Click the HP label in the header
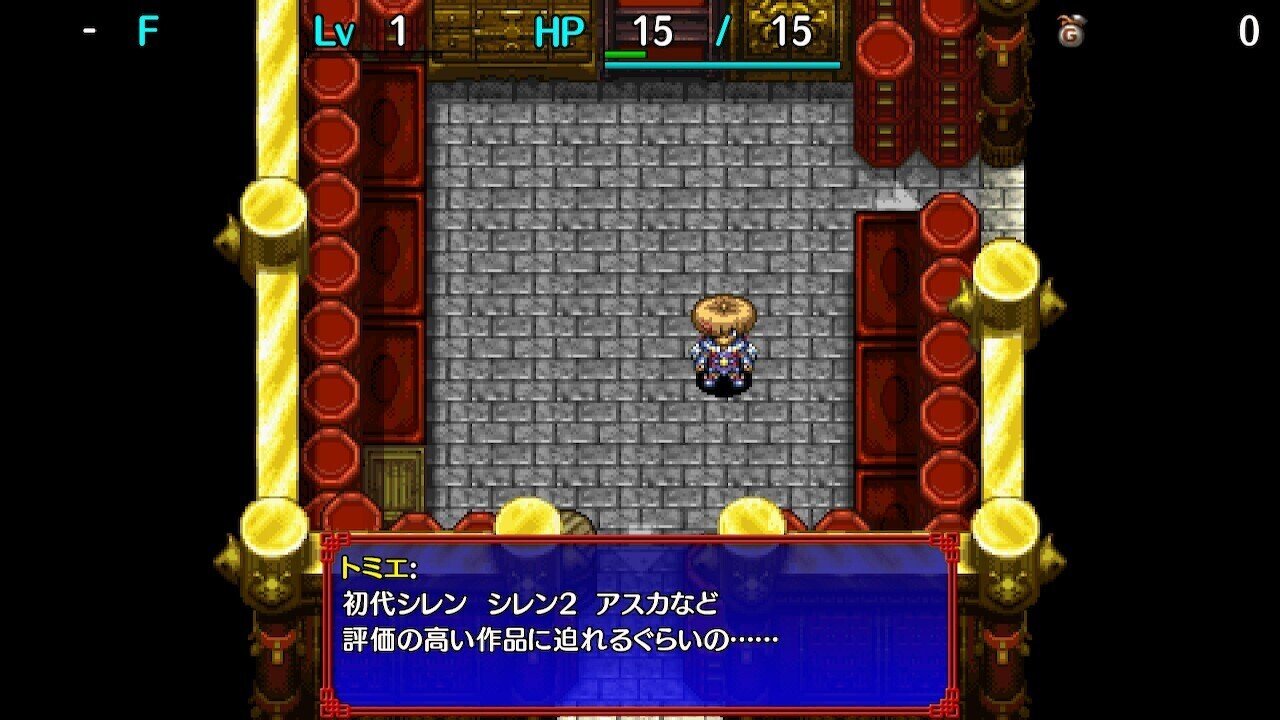This screenshot has width=1280, height=720. (560, 30)
